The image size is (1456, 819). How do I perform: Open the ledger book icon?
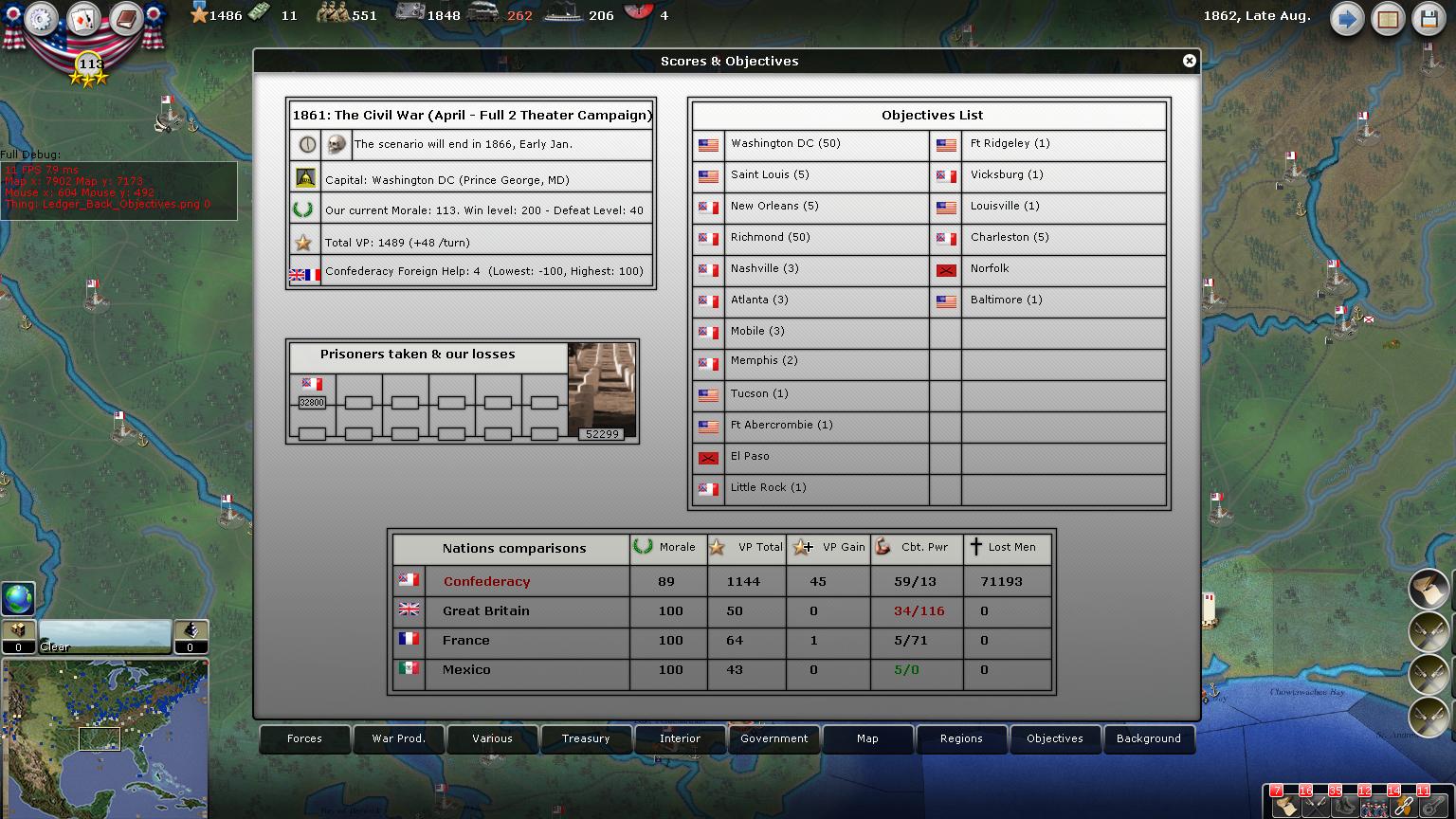pyautogui.click(x=1388, y=19)
